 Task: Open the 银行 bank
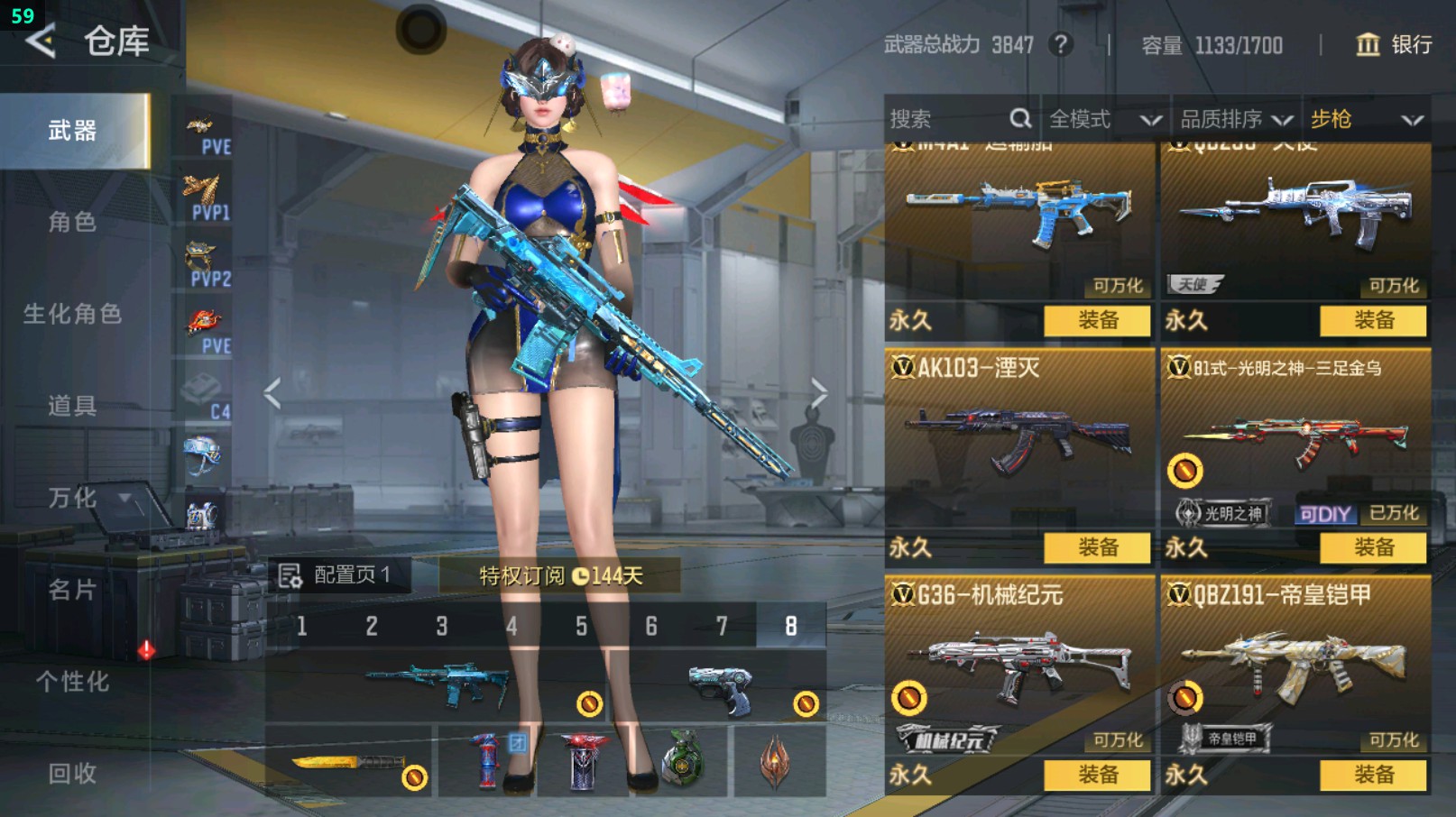tap(1395, 44)
